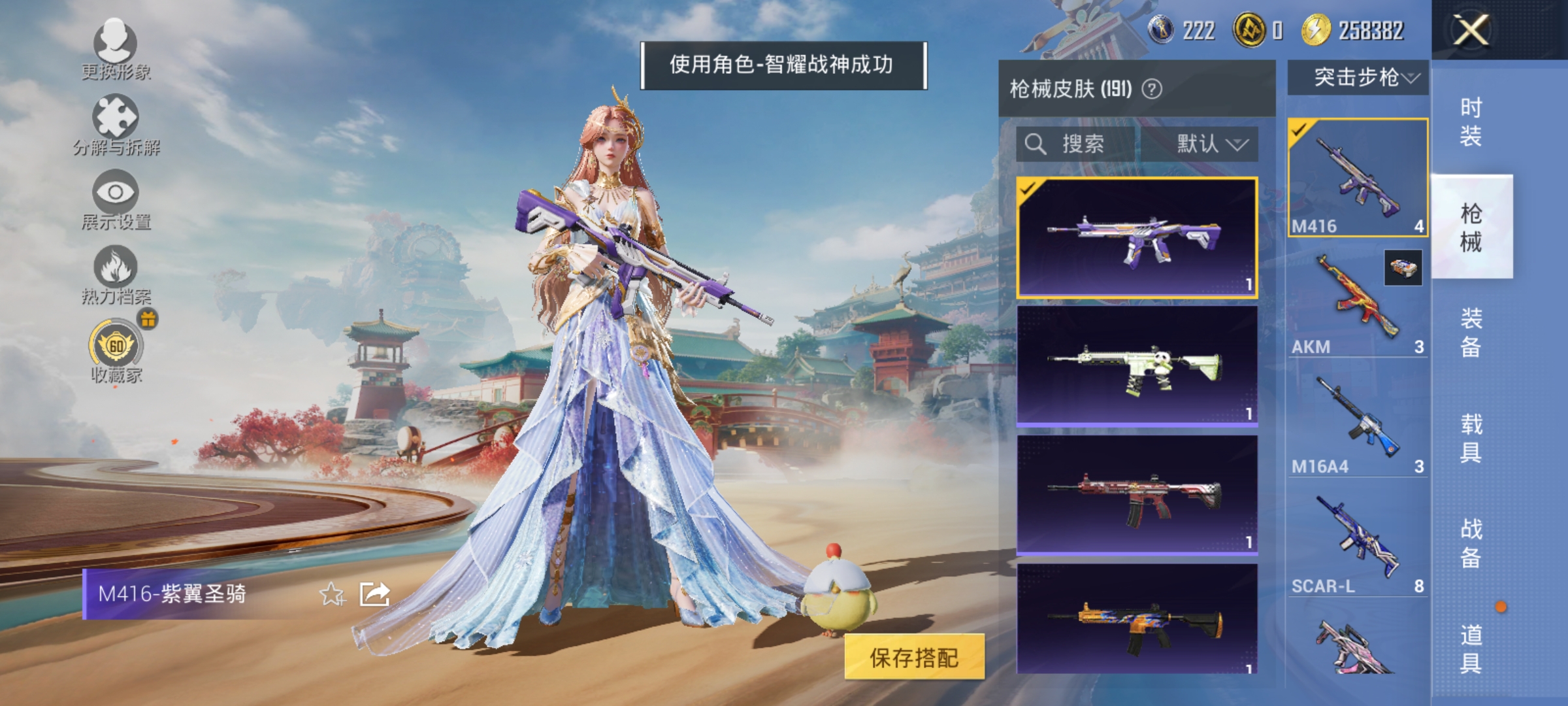This screenshot has width=1568, height=706.
Task: Click the magnifier icon to search skins
Action: (1036, 145)
